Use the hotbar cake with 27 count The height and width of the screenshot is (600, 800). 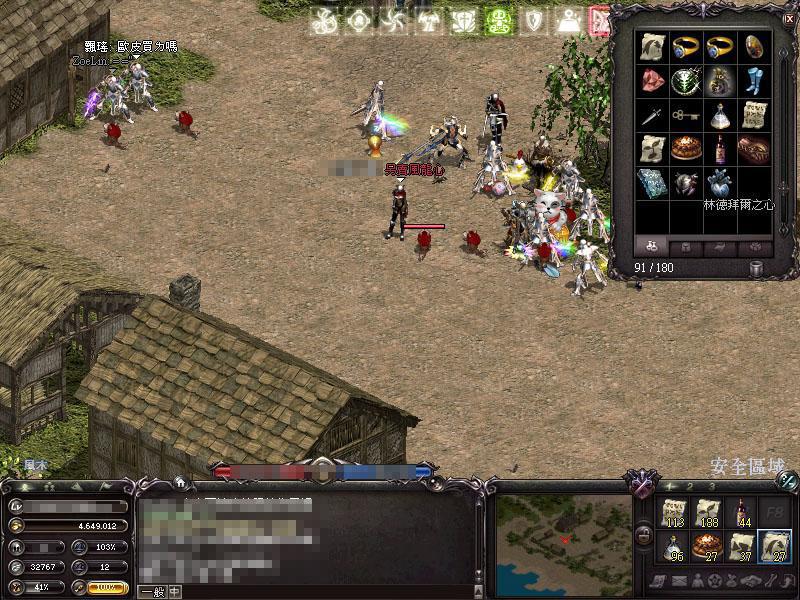click(x=707, y=546)
